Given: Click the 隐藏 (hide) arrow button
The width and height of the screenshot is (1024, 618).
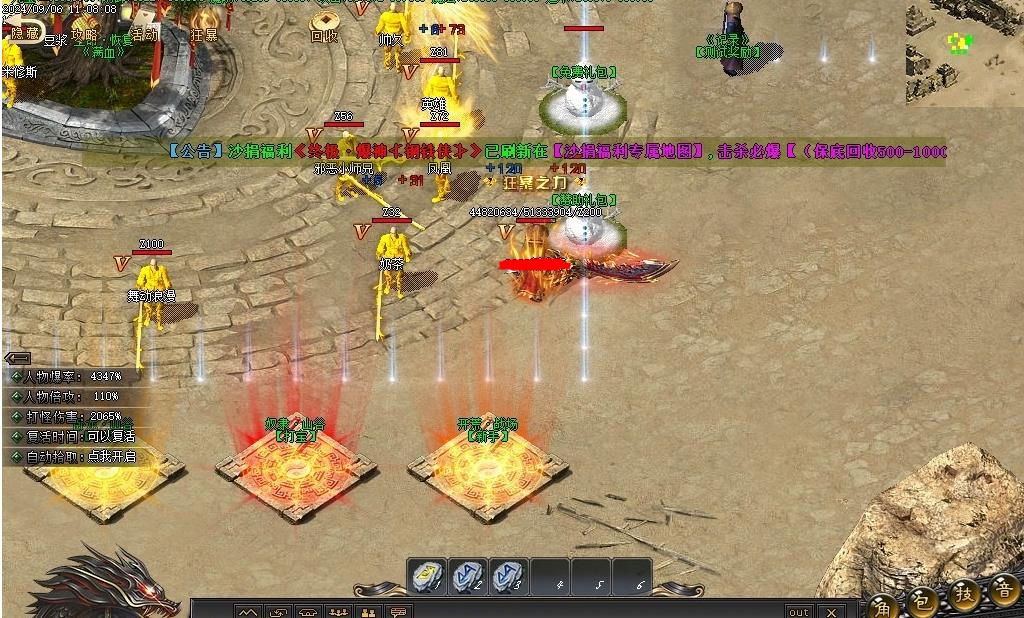Looking at the screenshot, I should pyautogui.click(x=24, y=33).
